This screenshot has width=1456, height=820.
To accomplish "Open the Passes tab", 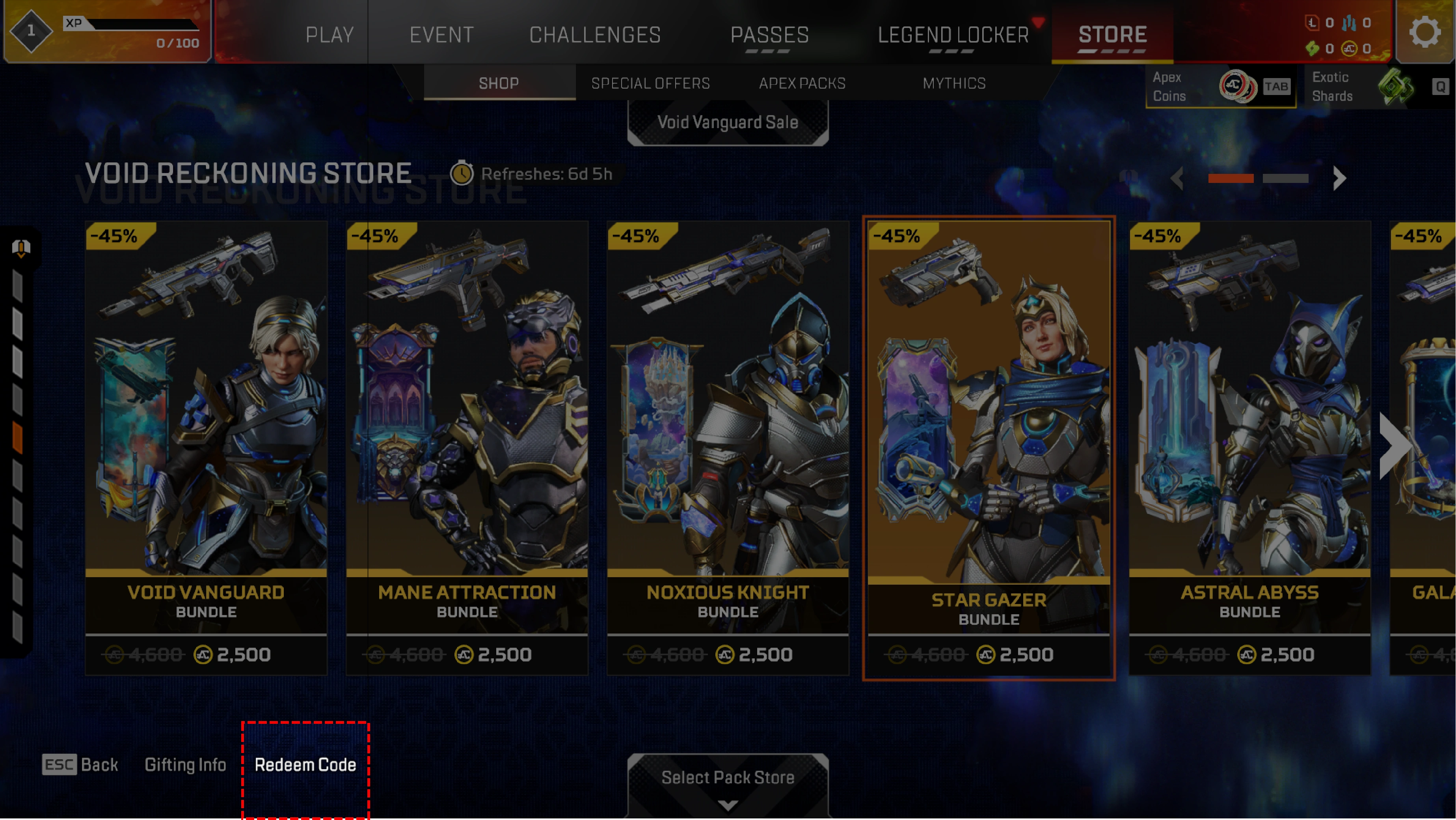I will pos(769,35).
